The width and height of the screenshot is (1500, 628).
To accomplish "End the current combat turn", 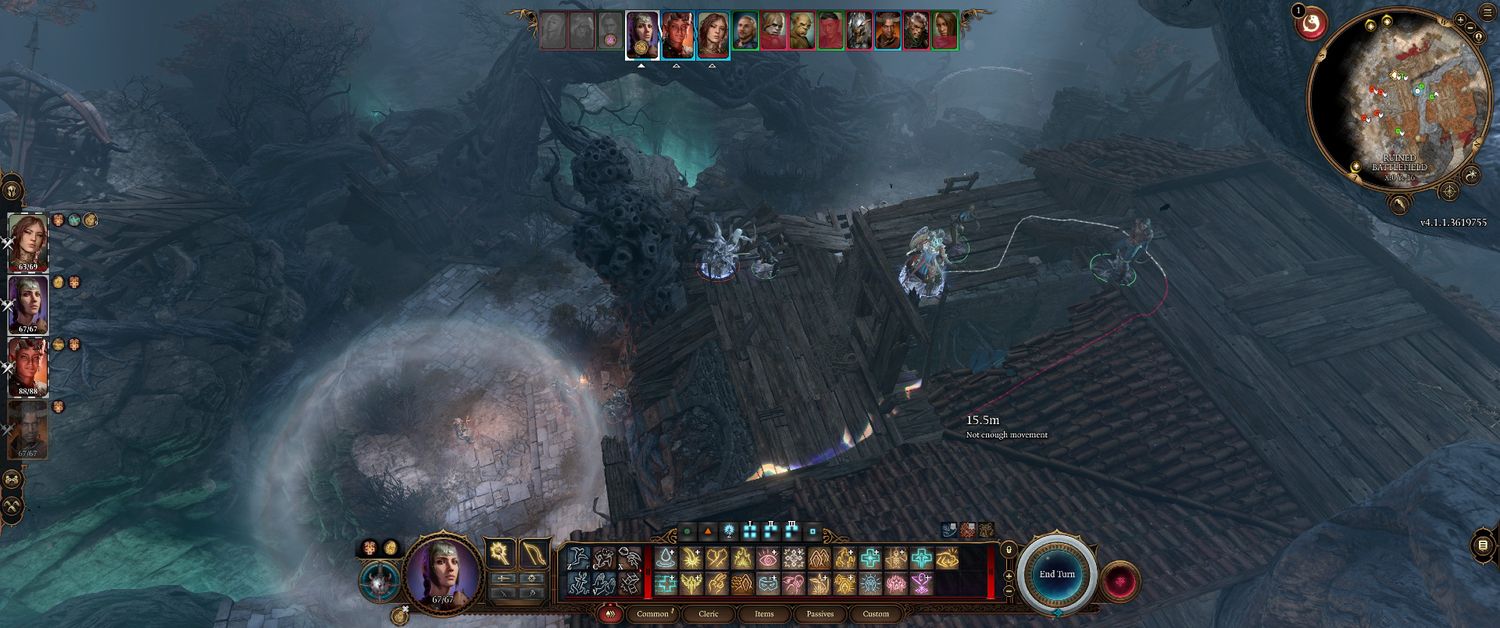I will [1057, 575].
